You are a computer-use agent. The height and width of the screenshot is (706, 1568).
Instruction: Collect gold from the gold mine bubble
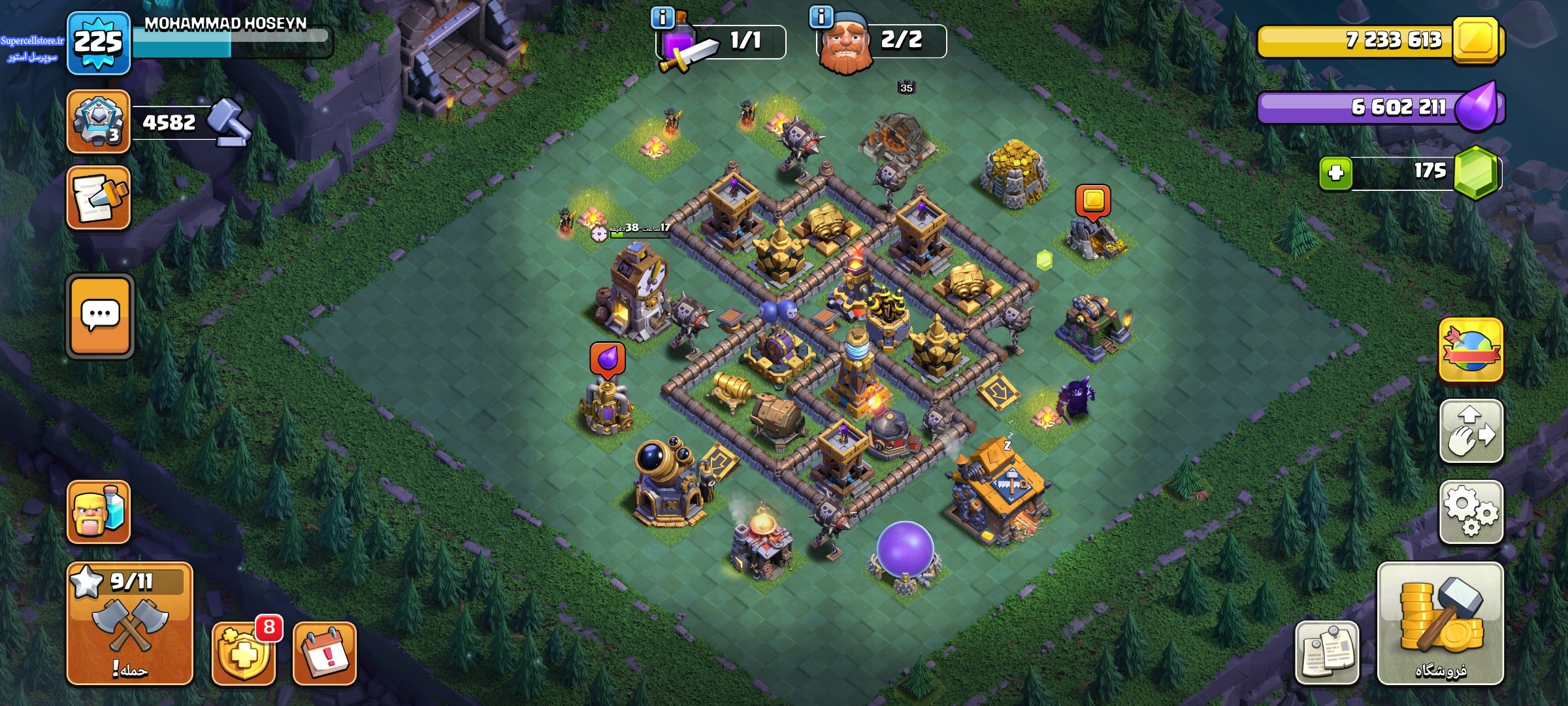tap(1093, 199)
